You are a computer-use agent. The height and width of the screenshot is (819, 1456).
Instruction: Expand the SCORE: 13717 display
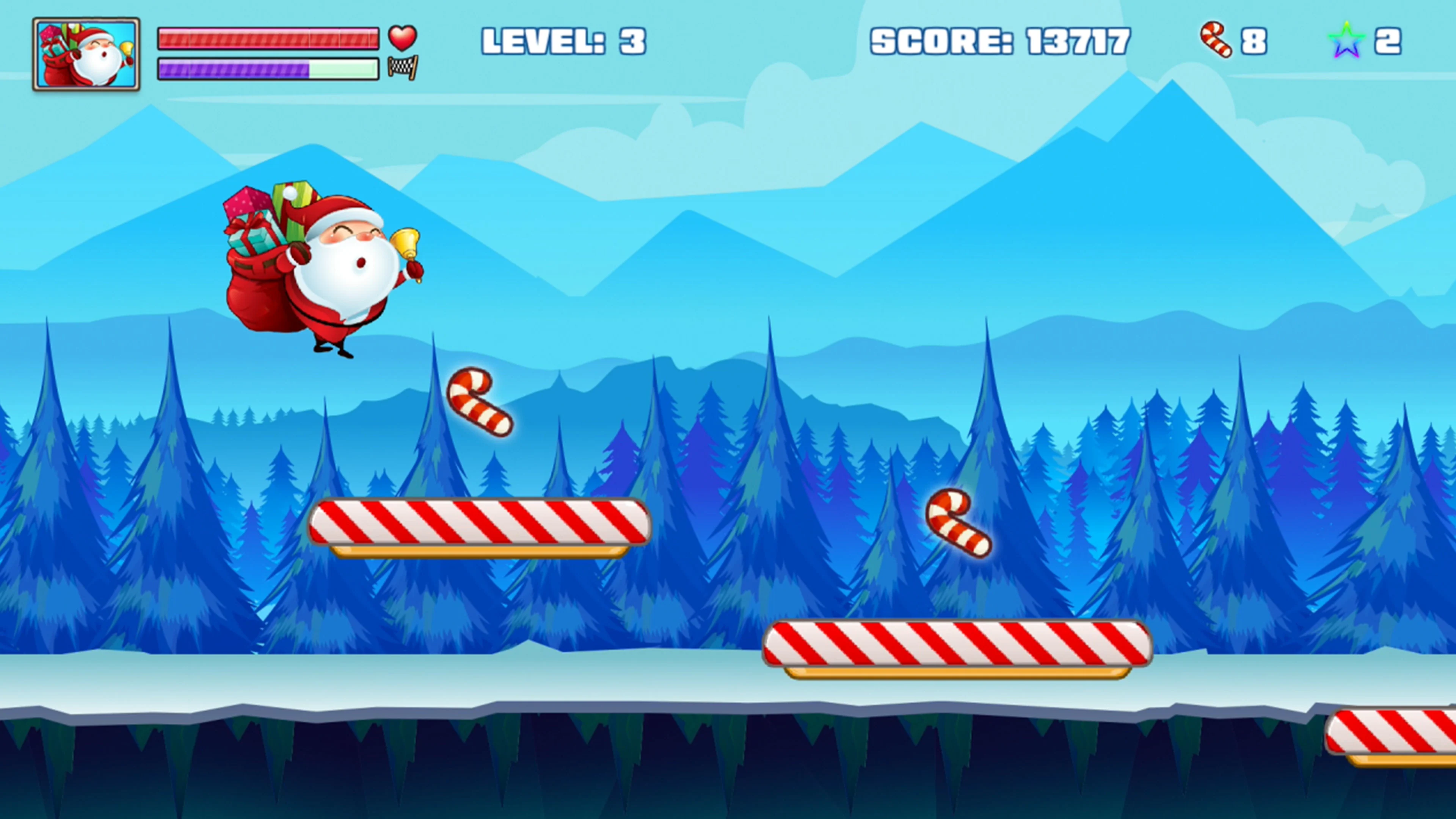pyautogui.click(x=1001, y=40)
